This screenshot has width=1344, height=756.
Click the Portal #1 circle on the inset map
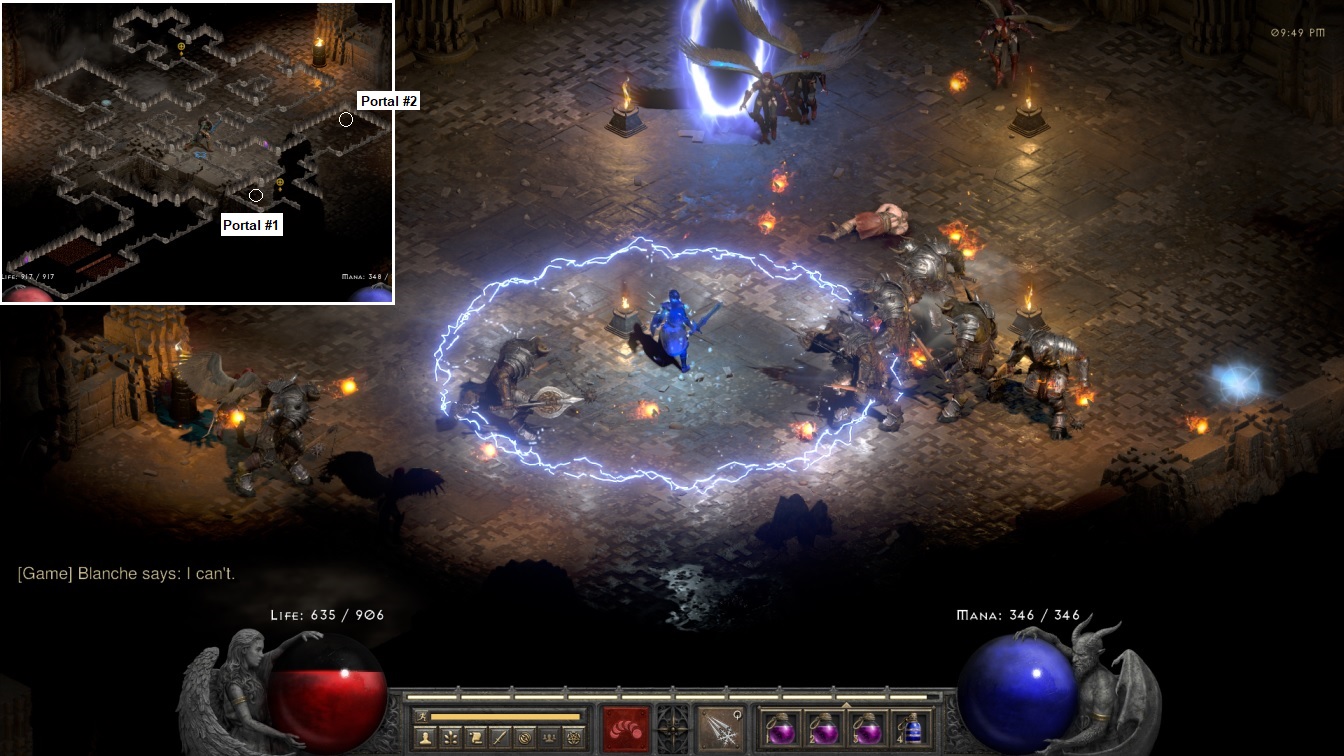tap(256, 195)
